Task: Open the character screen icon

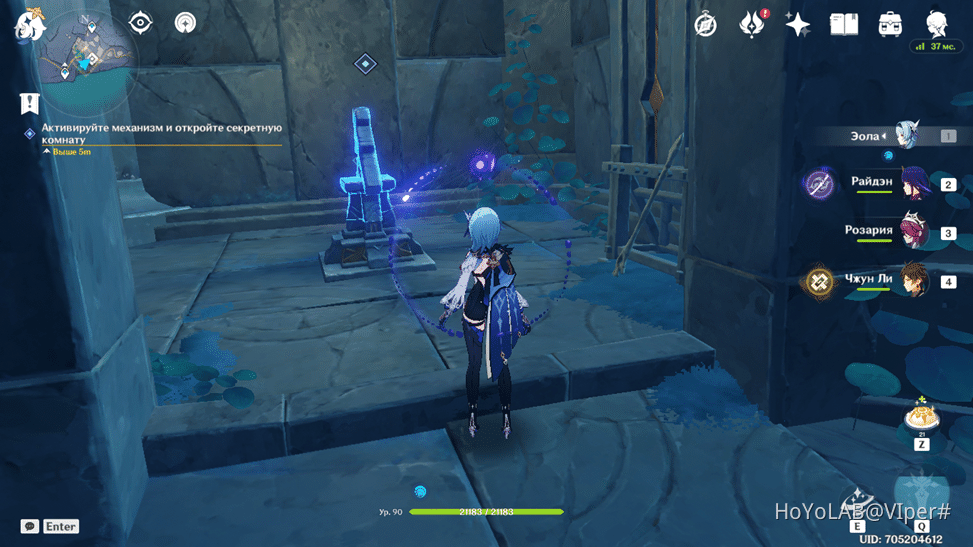Action: click(936, 25)
